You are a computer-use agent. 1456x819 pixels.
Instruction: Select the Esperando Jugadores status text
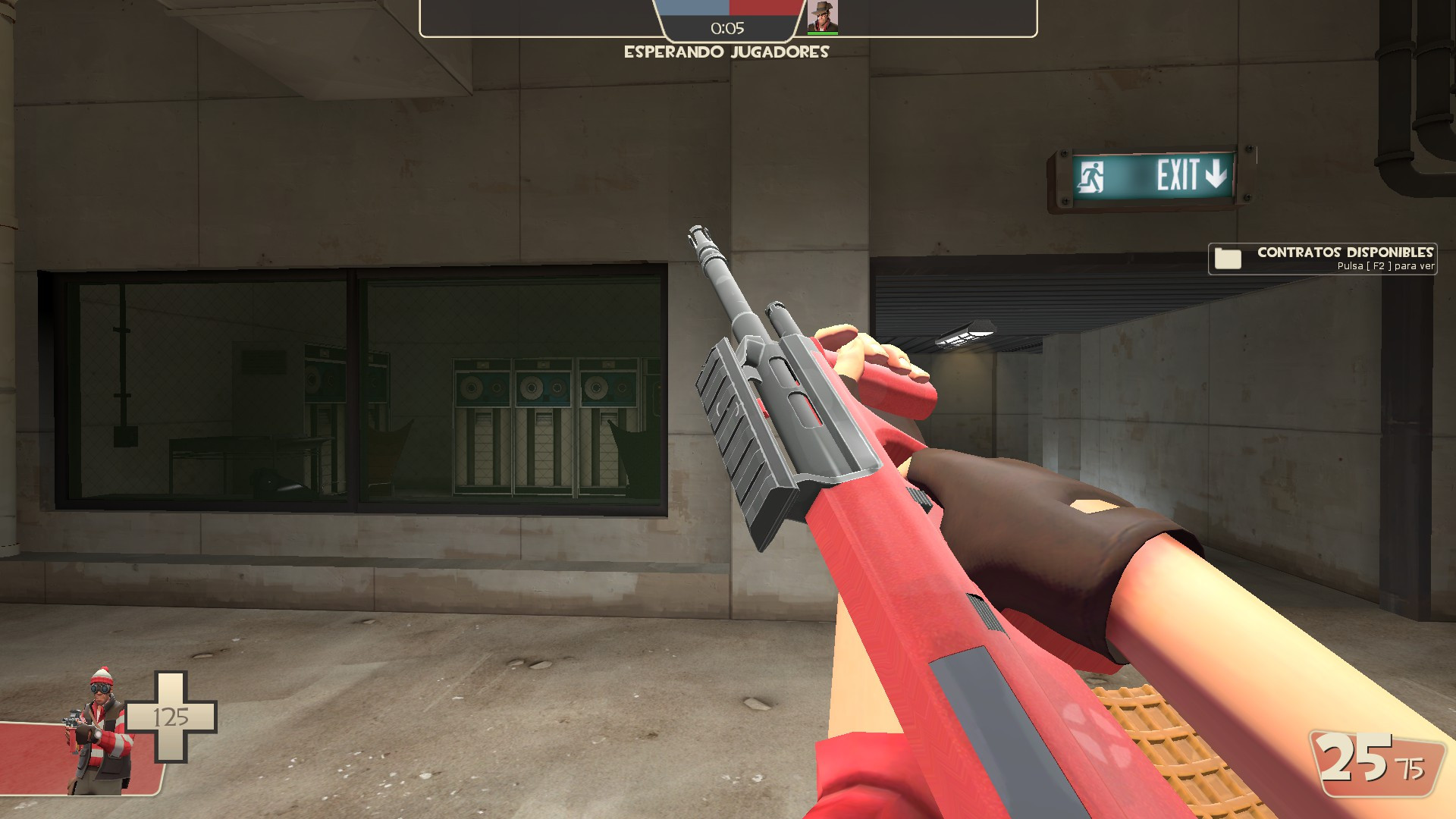coord(726,52)
